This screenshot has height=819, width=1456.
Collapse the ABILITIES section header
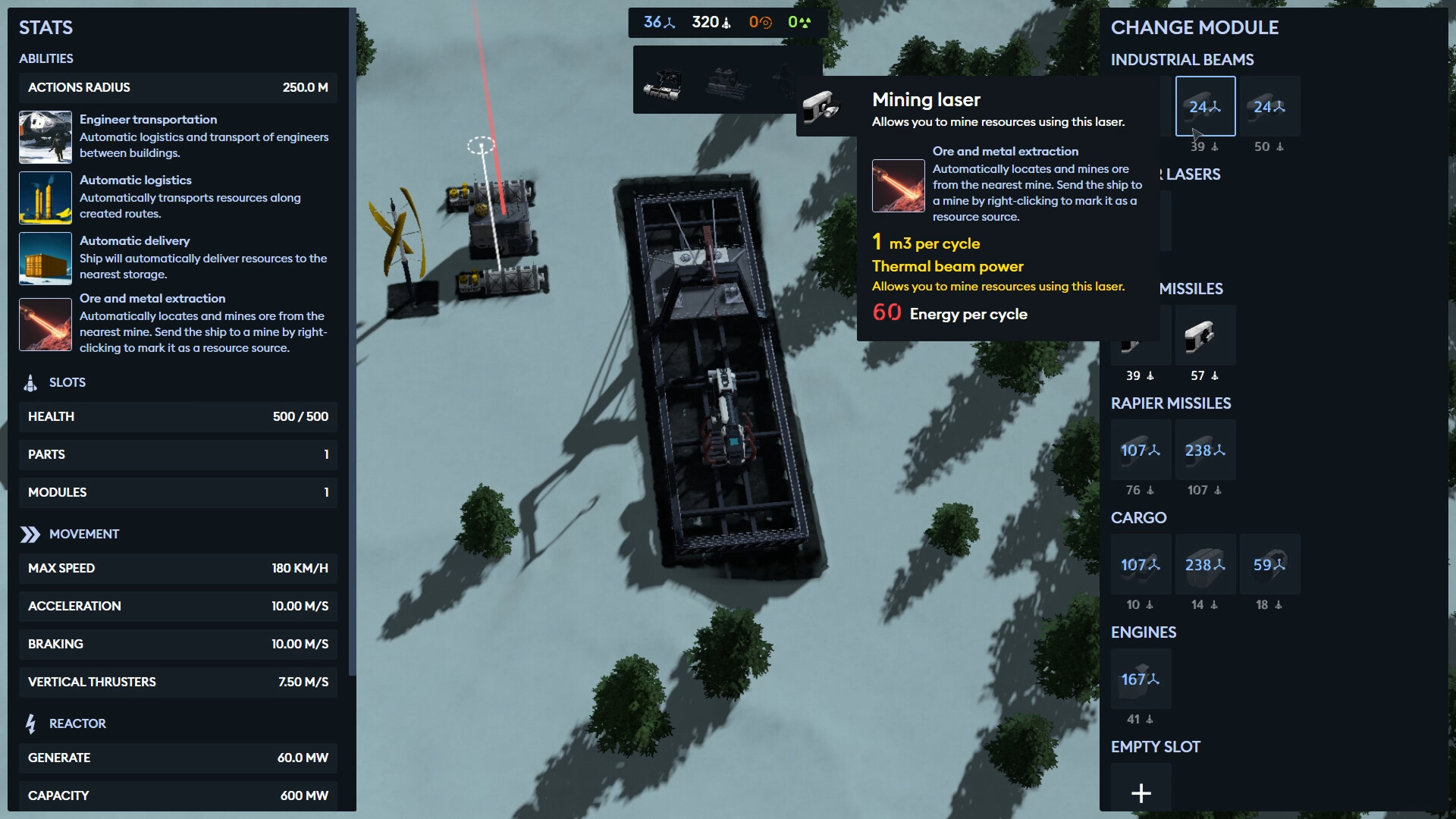coord(45,58)
